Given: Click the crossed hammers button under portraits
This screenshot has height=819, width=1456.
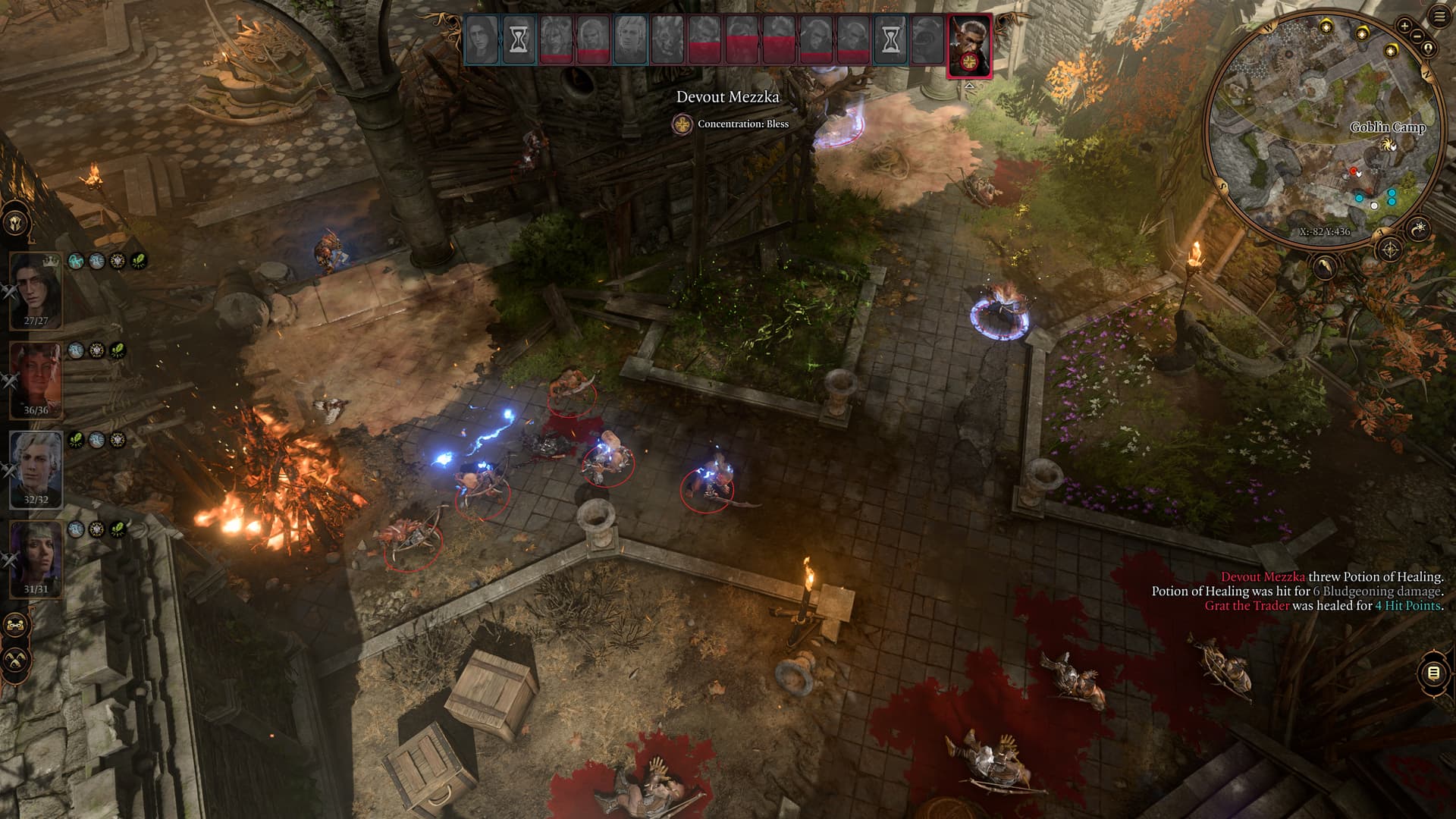Looking at the screenshot, I should pos(16,660).
